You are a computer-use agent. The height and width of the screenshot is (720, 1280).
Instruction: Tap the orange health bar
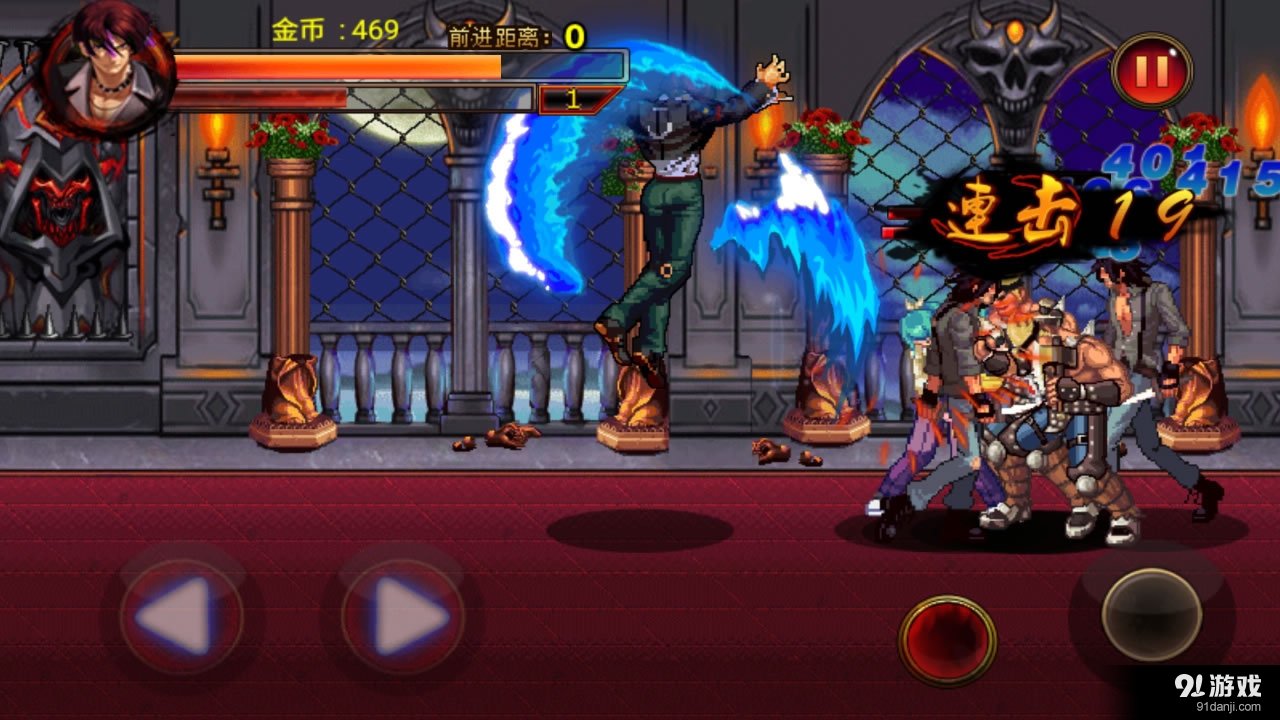tap(400, 70)
